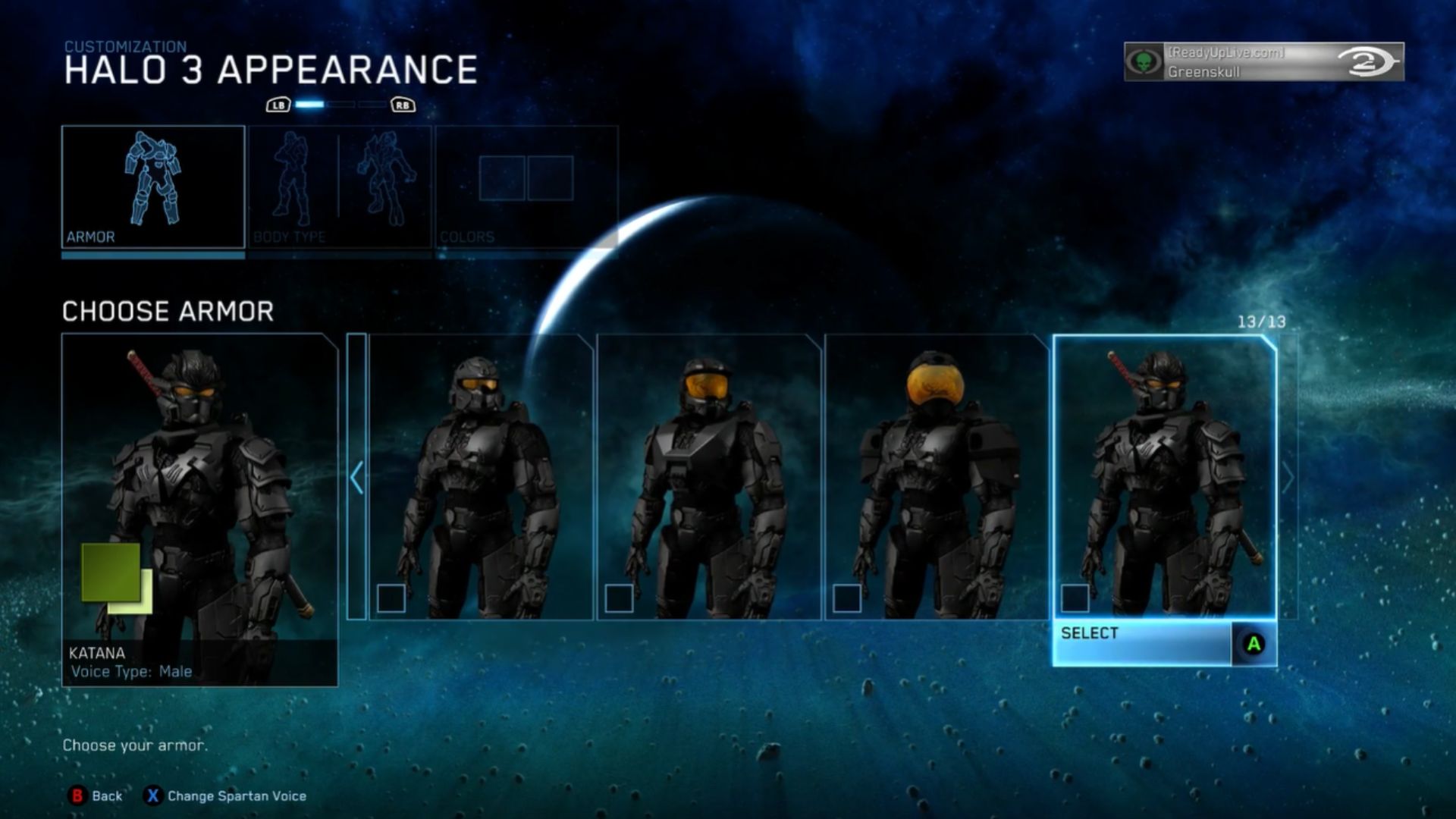Open the Armor customization tab

coord(153,187)
